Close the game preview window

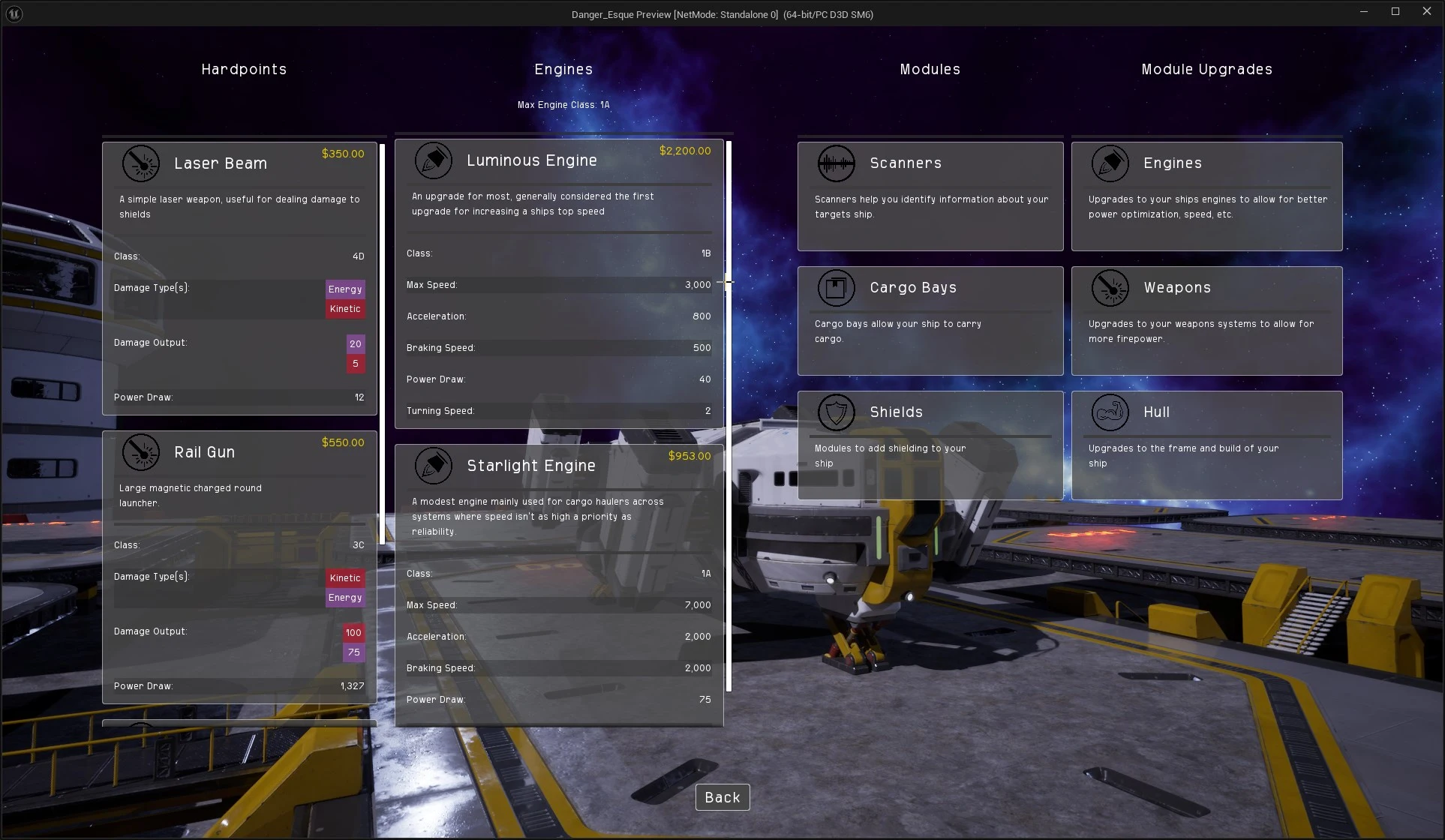point(1426,11)
